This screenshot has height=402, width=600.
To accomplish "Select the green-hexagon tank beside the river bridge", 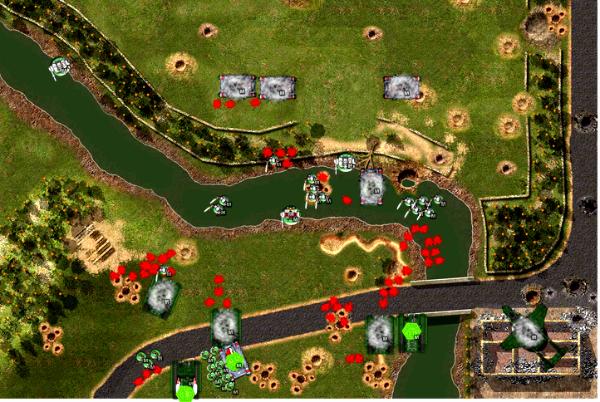I will point(412,331).
